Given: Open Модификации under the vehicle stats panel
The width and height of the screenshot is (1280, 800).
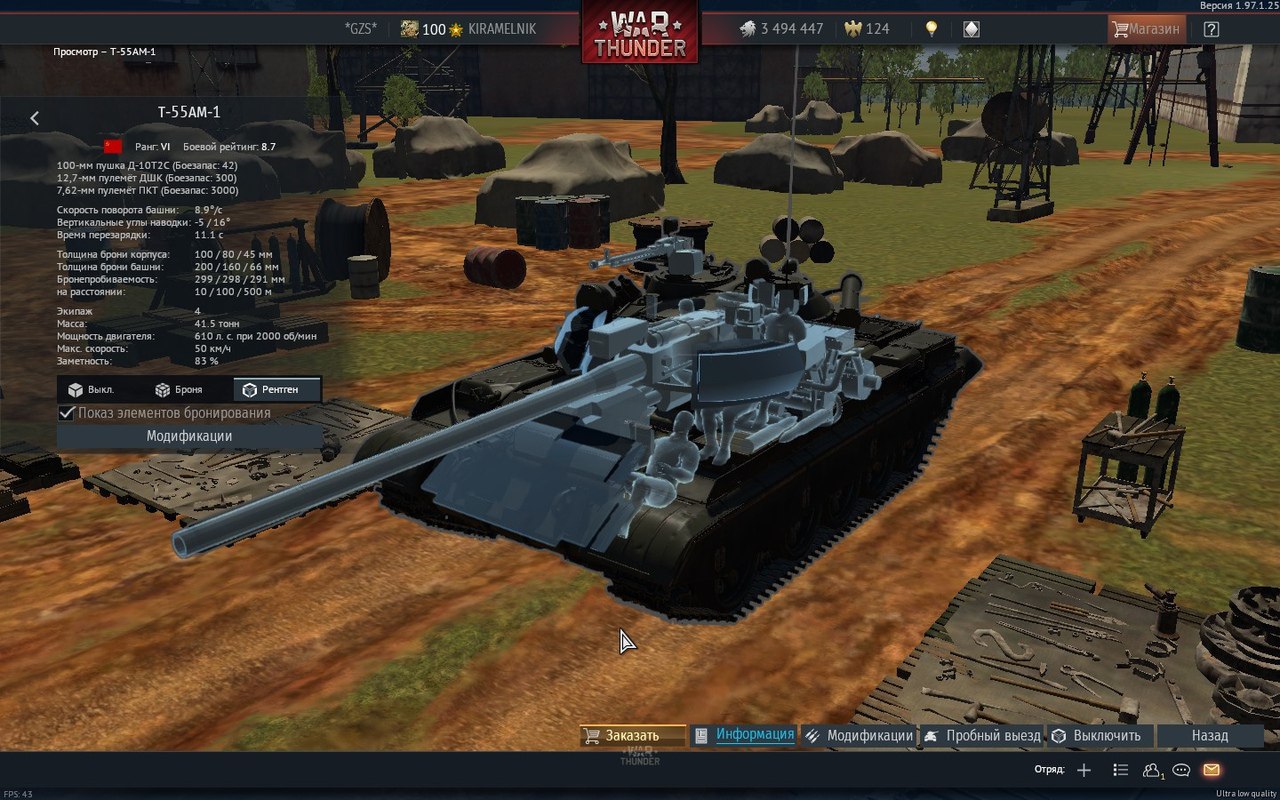Looking at the screenshot, I should coord(189,436).
